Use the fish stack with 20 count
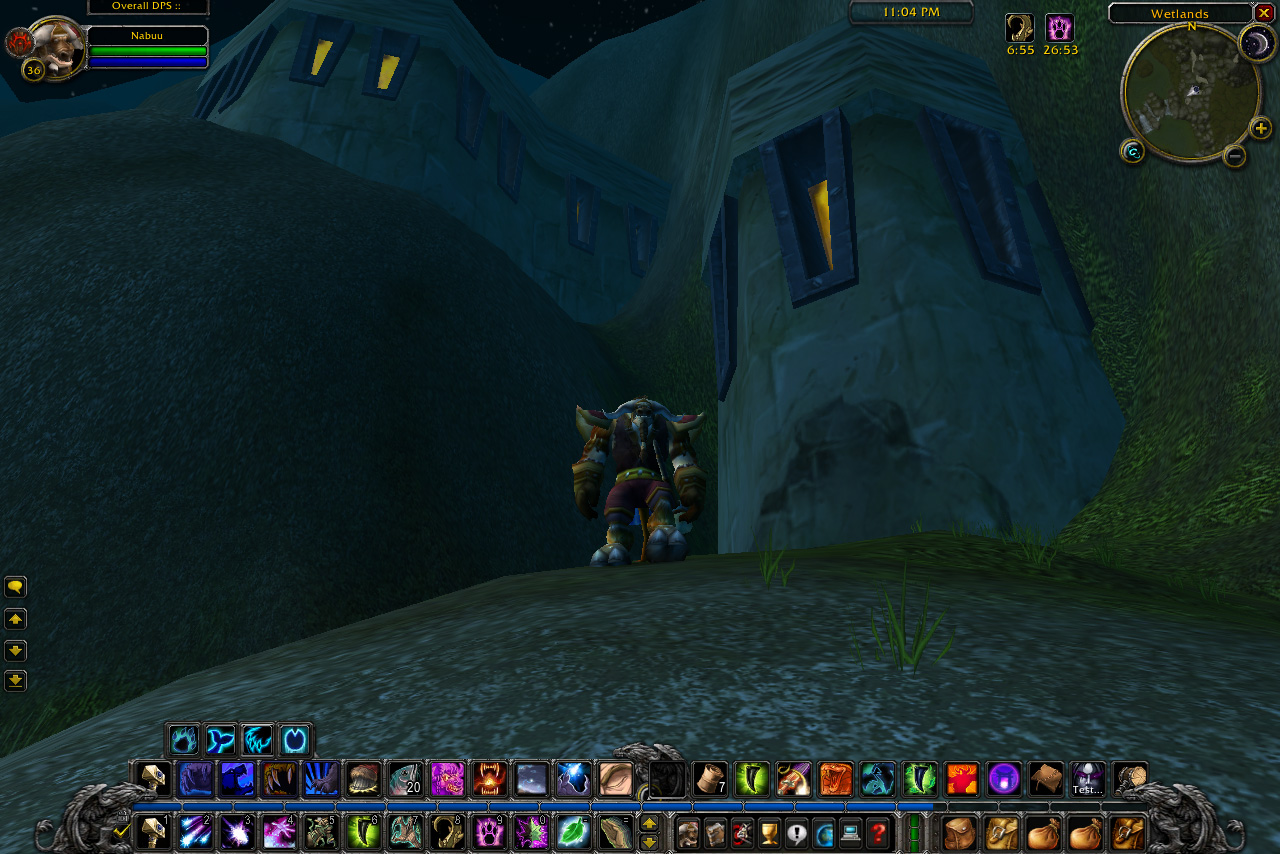 pyautogui.click(x=405, y=779)
